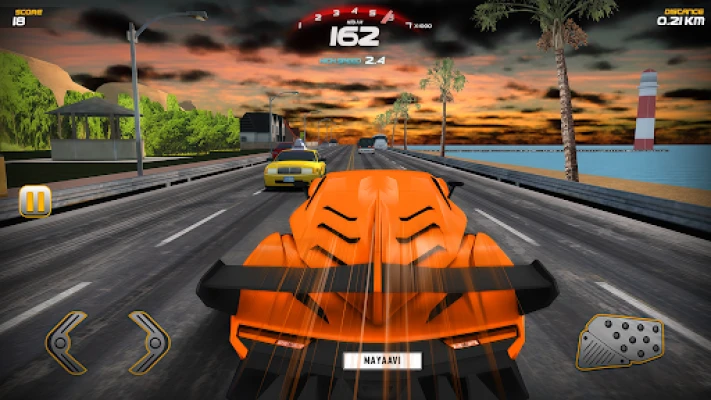
Task: Steer right with the right arrow control
Action: [149, 341]
